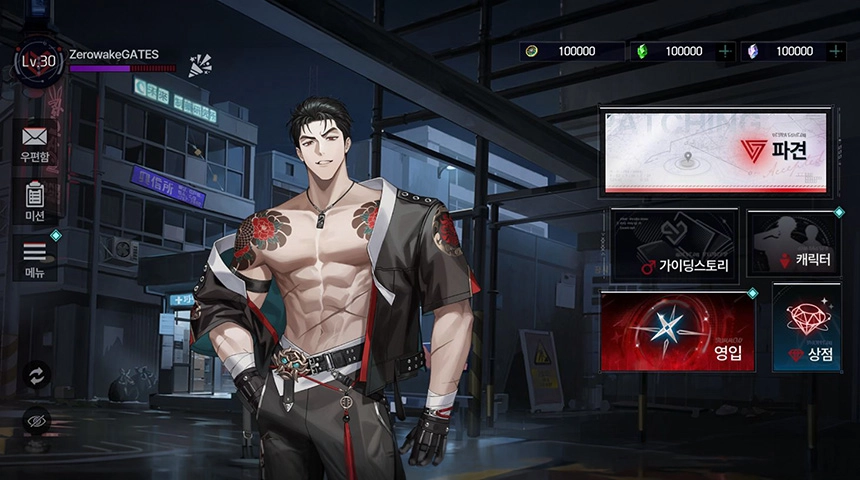Open the 우편함 mailbox
Screen dimensions: 860x480
click(x=35, y=142)
